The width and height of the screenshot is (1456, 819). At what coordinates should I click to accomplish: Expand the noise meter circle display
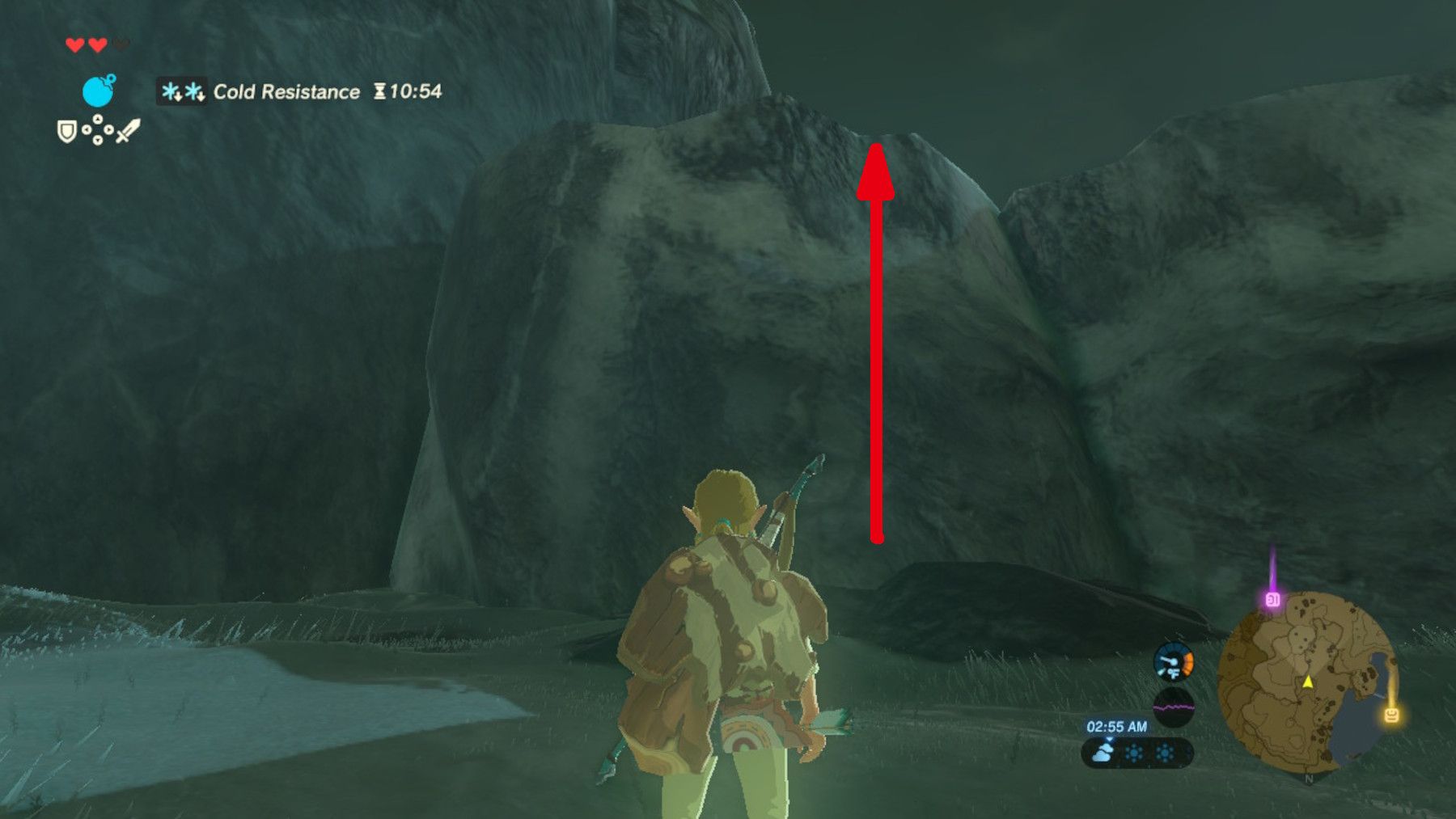[x=1175, y=707]
